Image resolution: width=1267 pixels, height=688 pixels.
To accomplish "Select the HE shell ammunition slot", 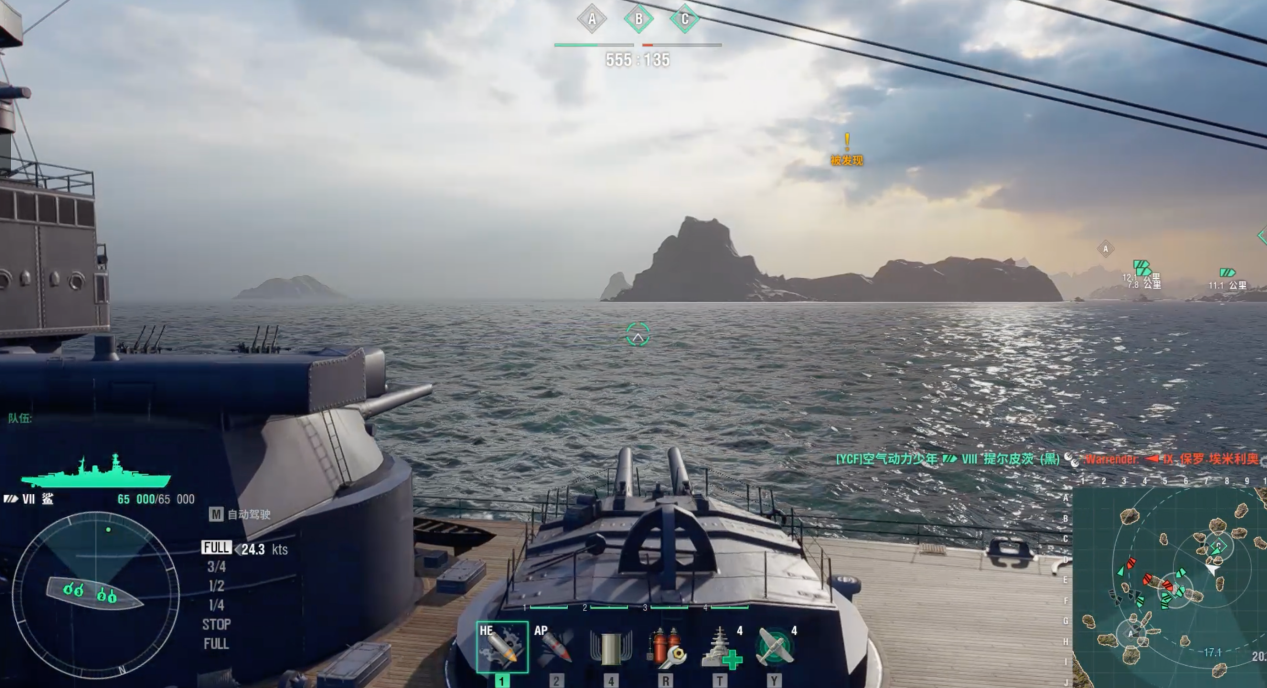I will click(x=502, y=647).
